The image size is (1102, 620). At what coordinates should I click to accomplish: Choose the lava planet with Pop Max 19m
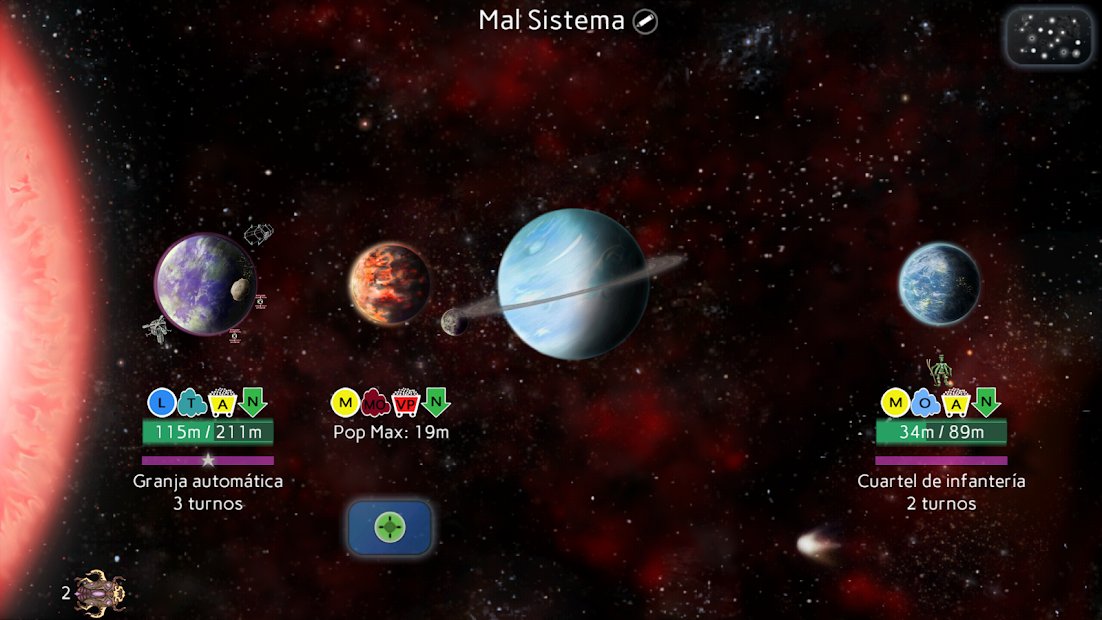tap(389, 282)
